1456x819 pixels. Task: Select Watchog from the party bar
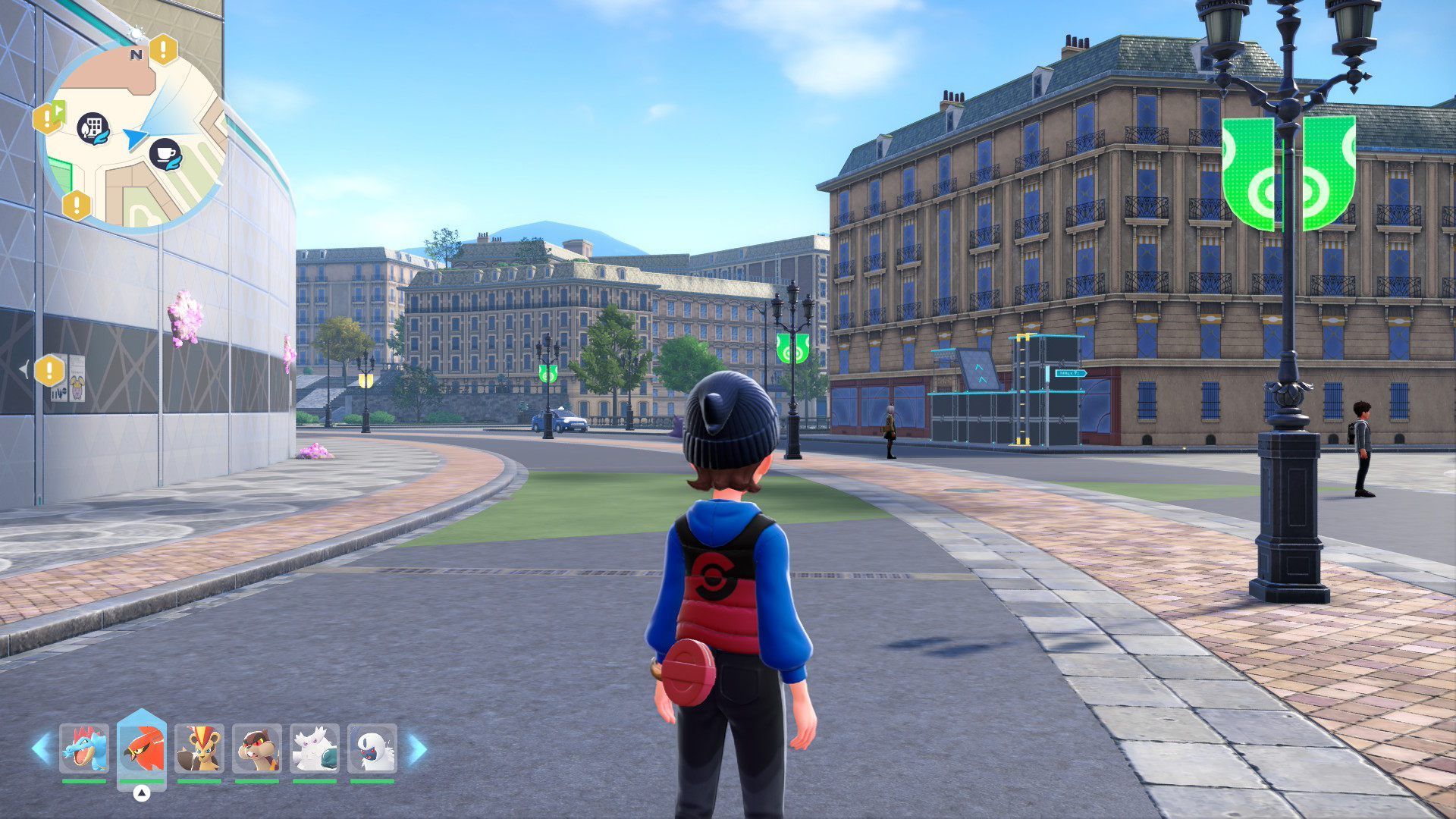pos(257,748)
